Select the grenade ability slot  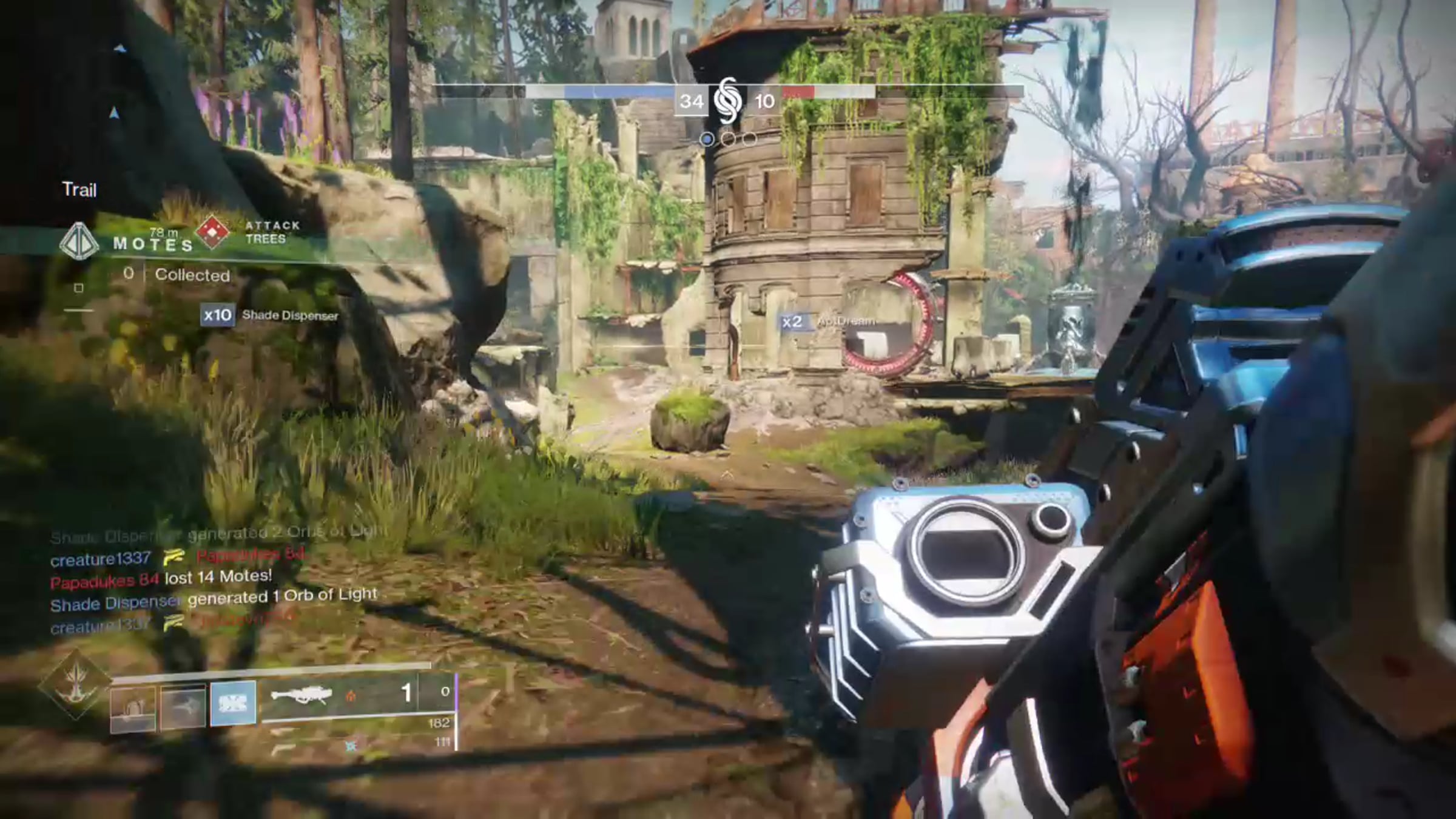133,707
